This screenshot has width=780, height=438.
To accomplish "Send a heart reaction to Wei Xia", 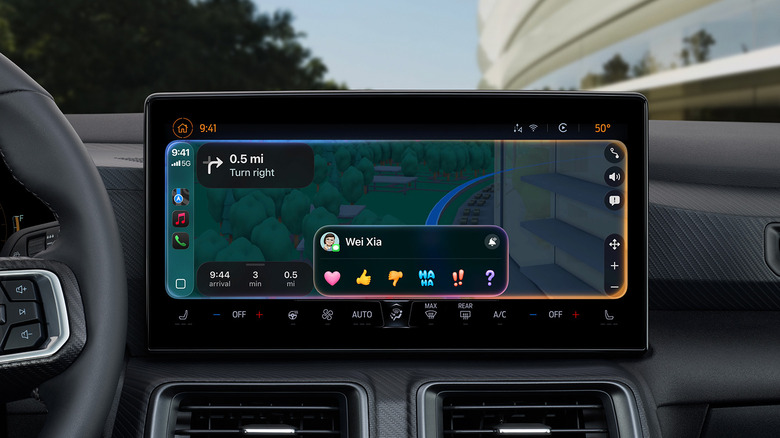I will point(332,278).
